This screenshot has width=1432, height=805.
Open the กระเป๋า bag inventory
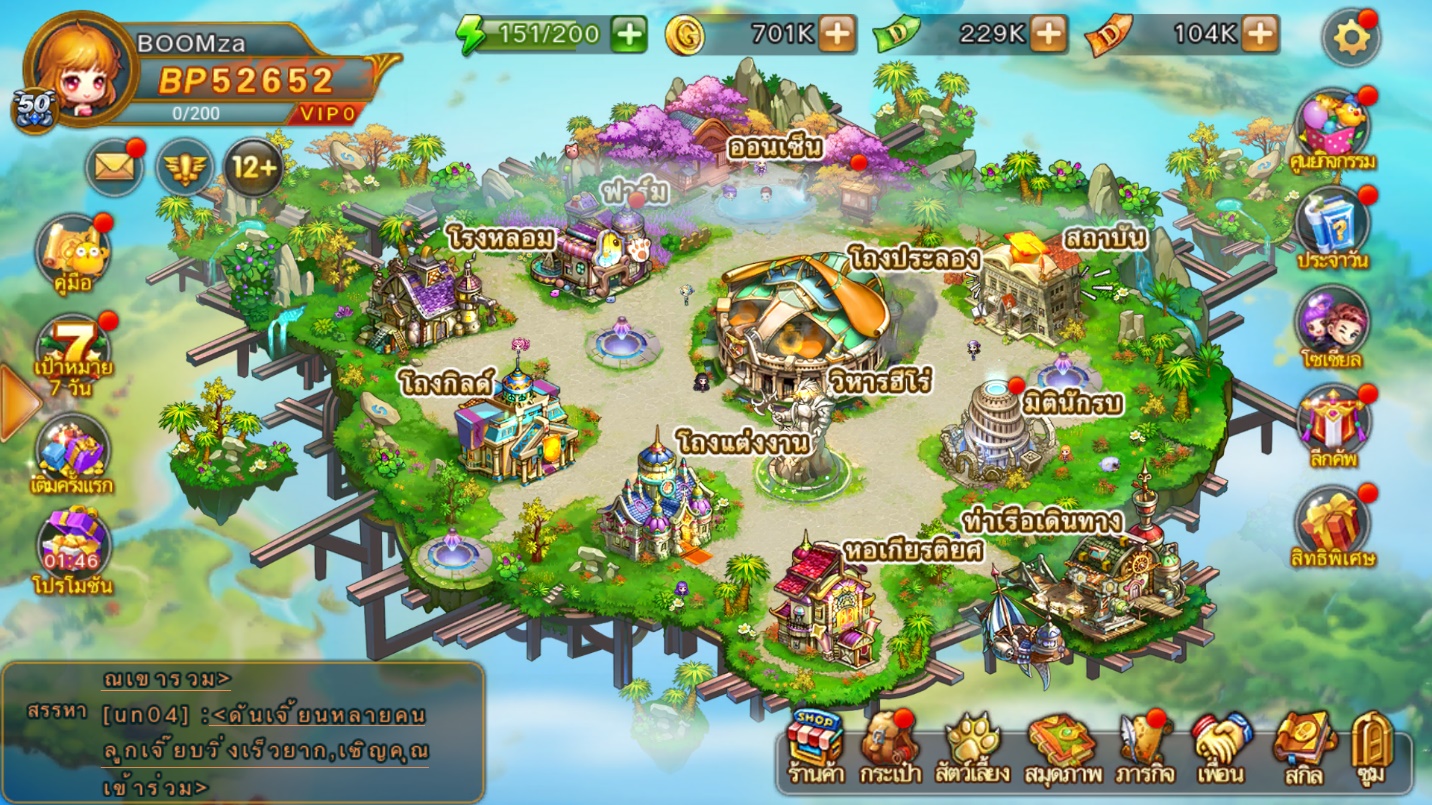pyautogui.click(x=889, y=744)
